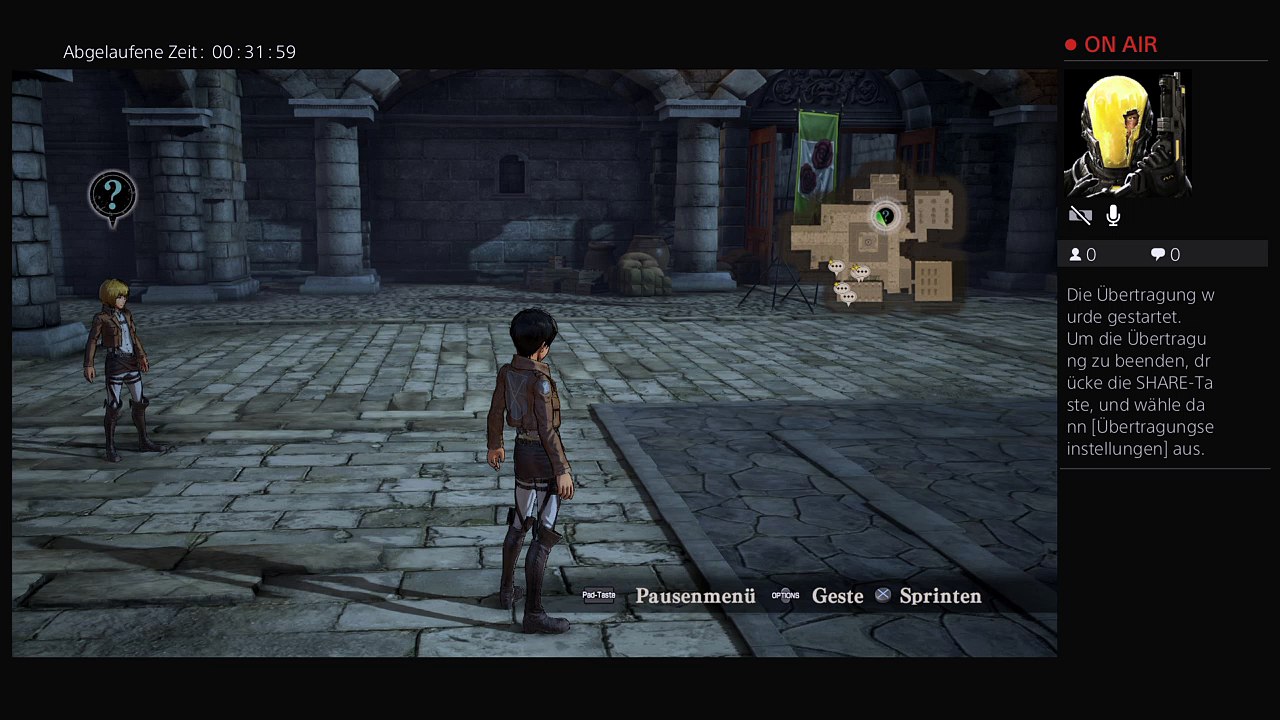Open the broadcaster avatar thumbnail
Image resolution: width=1280 pixels, height=720 pixels.
(1127, 135)
